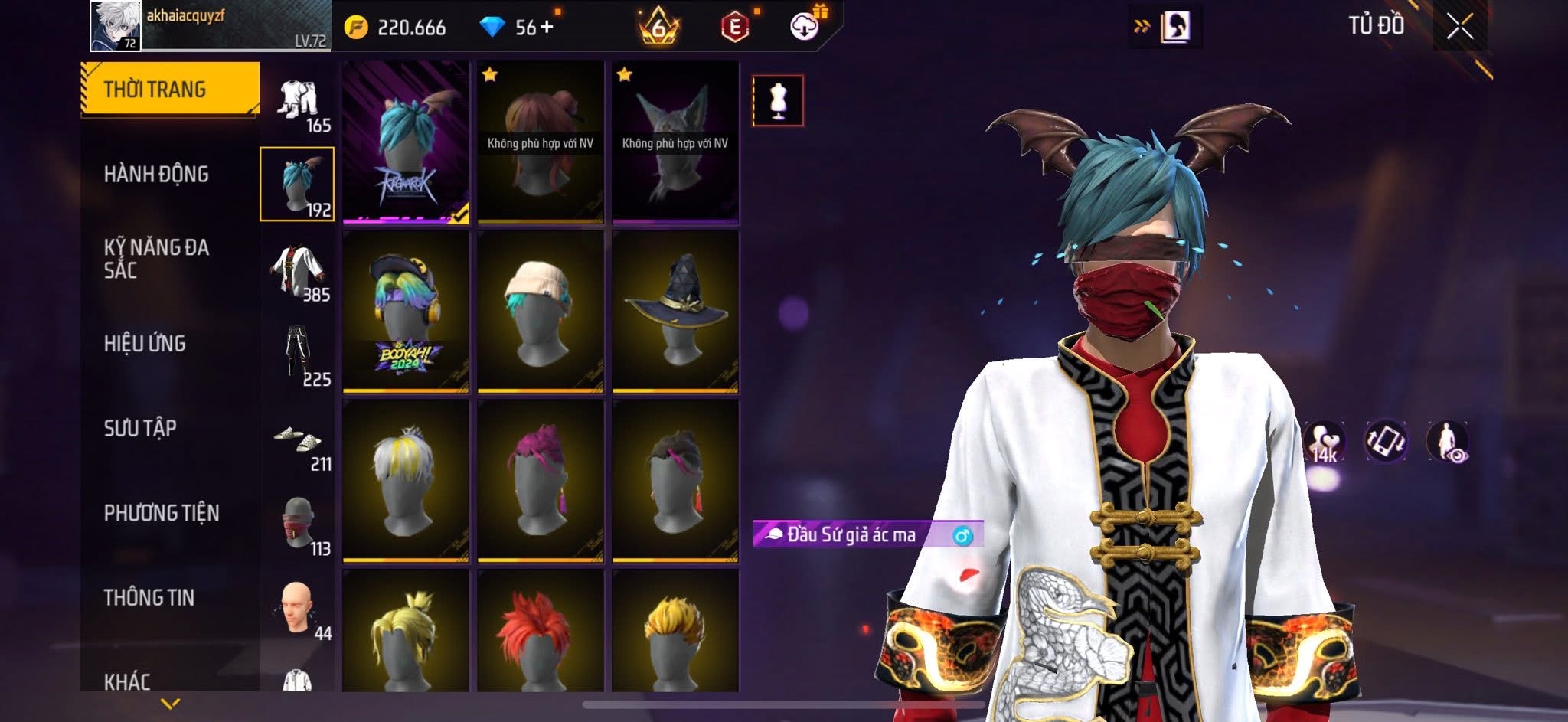Close the wardrobe with the X button

(x=1460, y=28)
